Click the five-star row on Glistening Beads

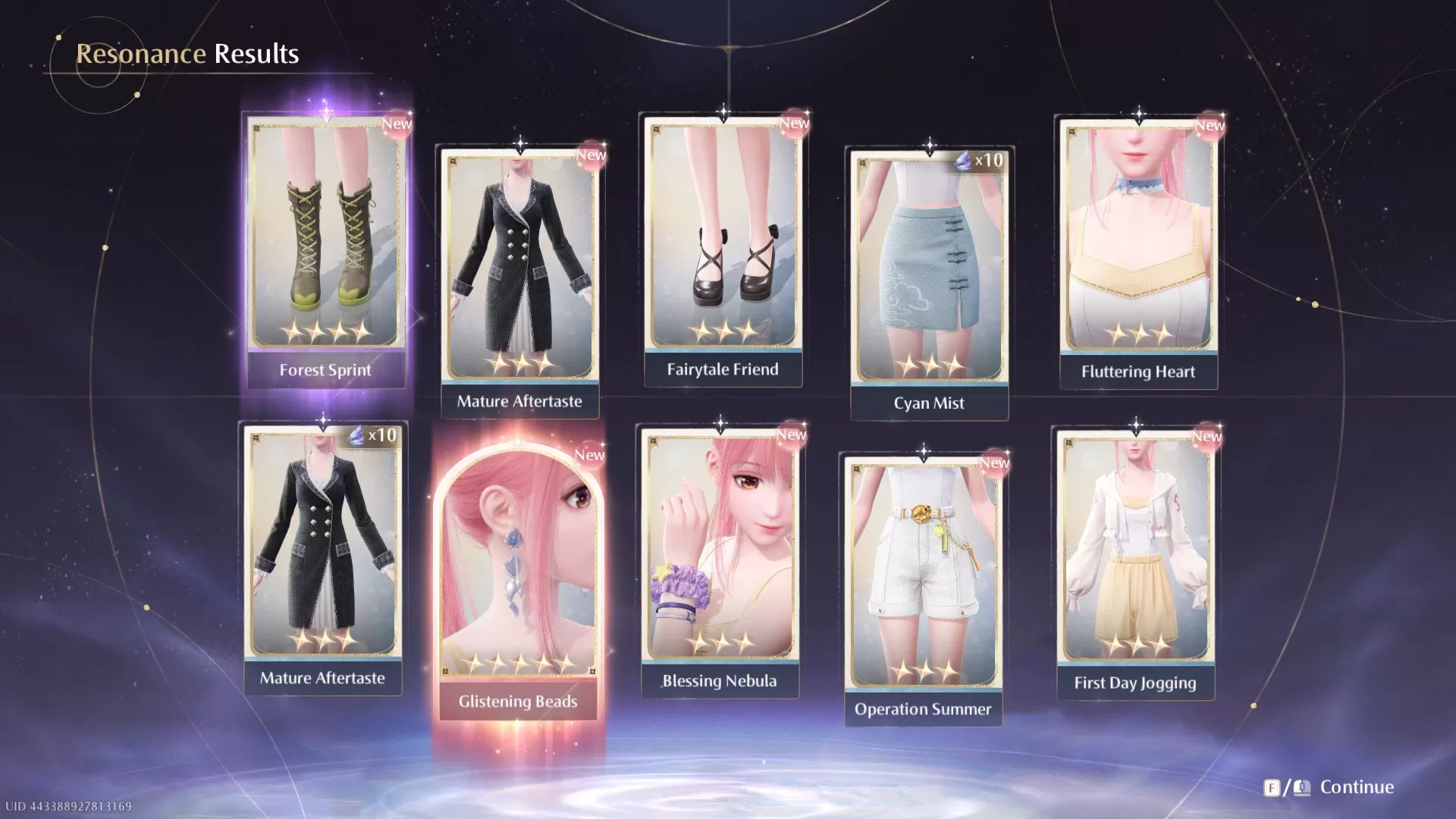pos(520,662)
